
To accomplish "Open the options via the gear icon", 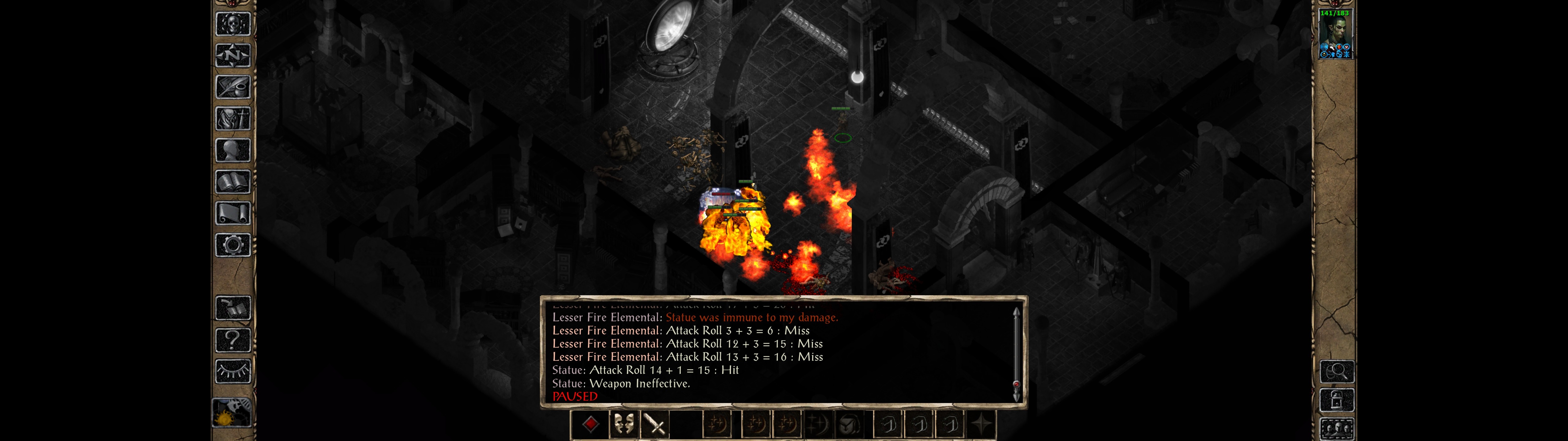I will 232,246.
